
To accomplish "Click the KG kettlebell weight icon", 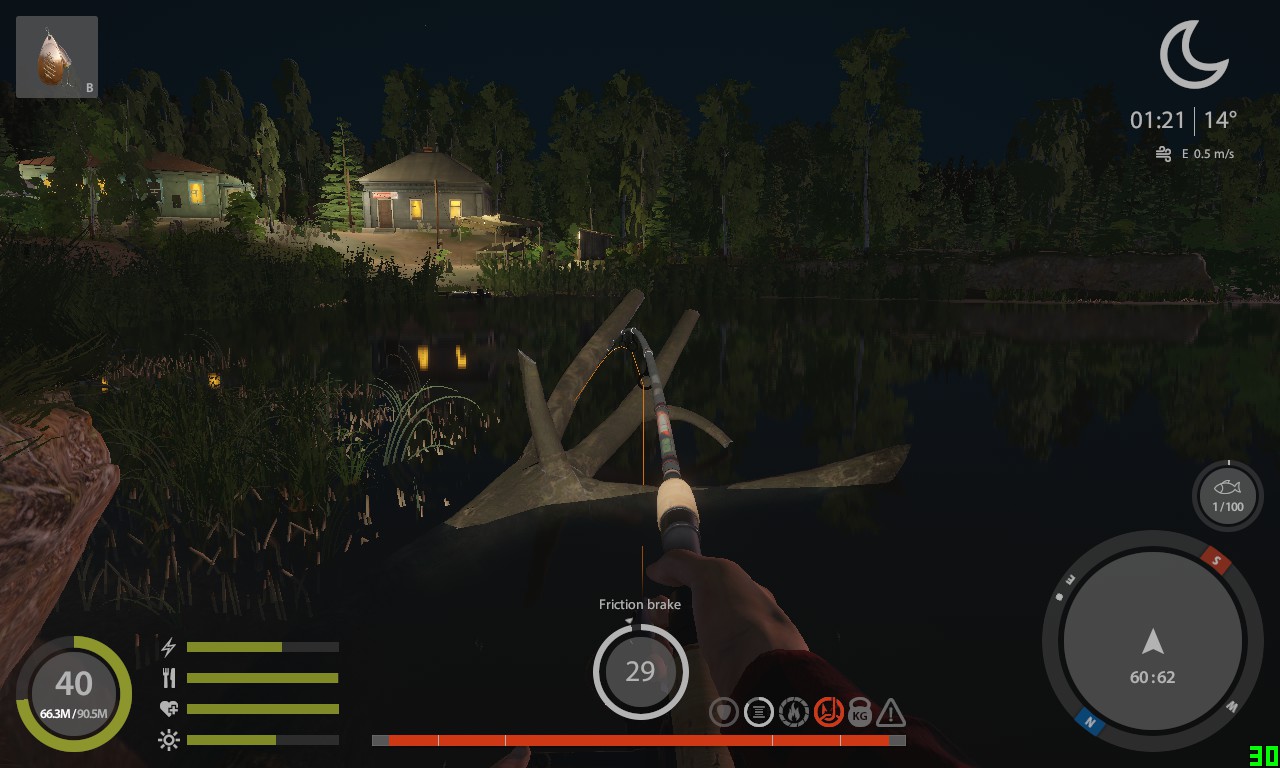I will pyautogui.click(x=859, y=712).
